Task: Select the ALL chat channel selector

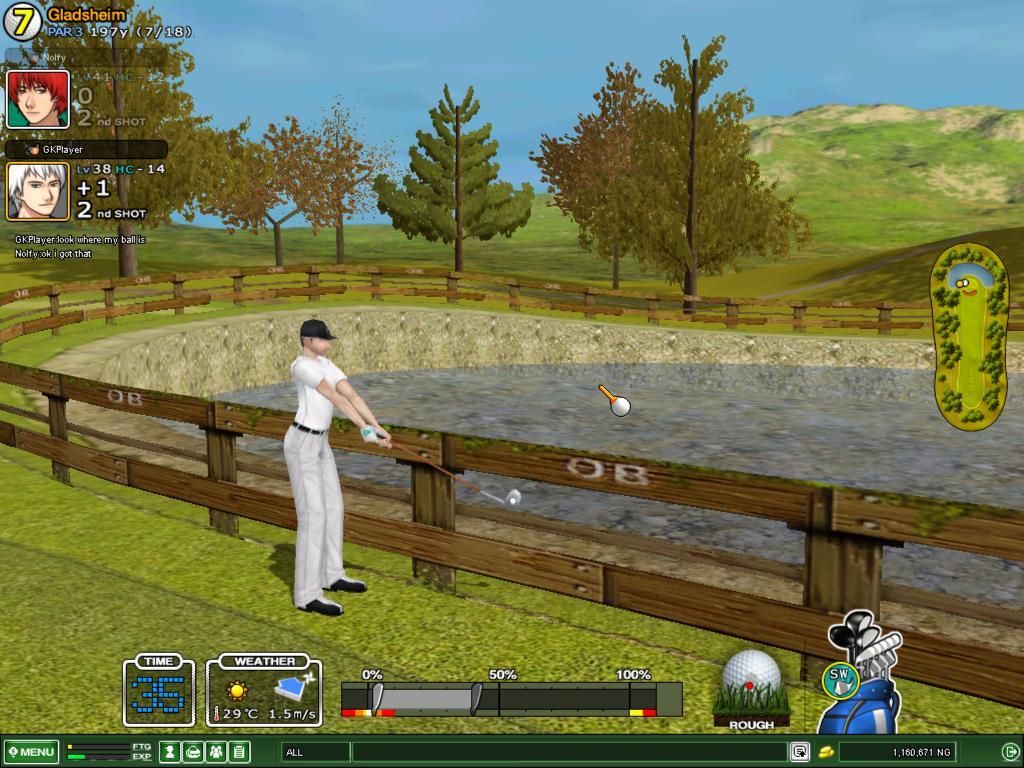Action: pyautogui.click(x=315, y=752)
